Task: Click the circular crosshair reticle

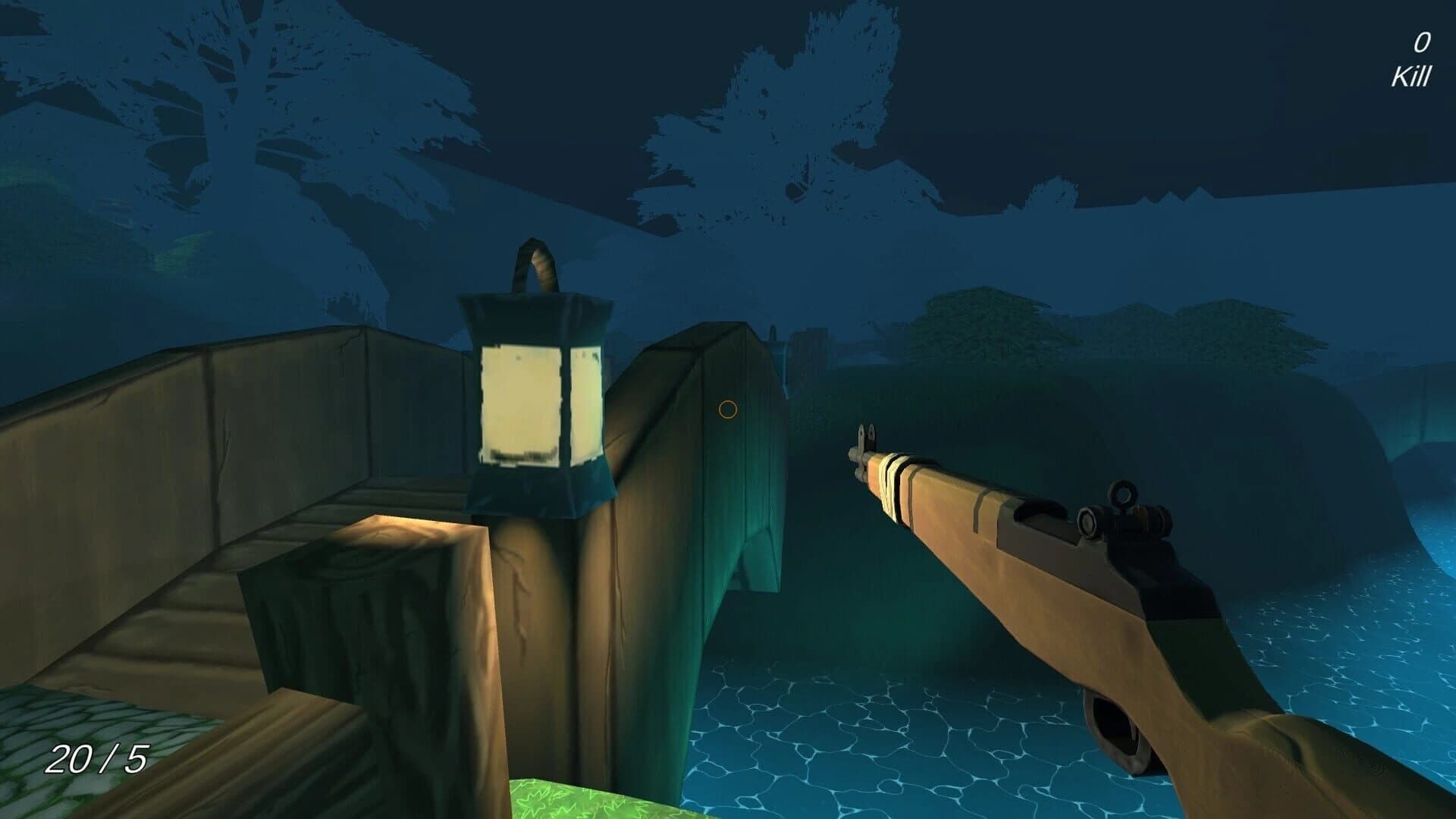Action: [727, 410]
